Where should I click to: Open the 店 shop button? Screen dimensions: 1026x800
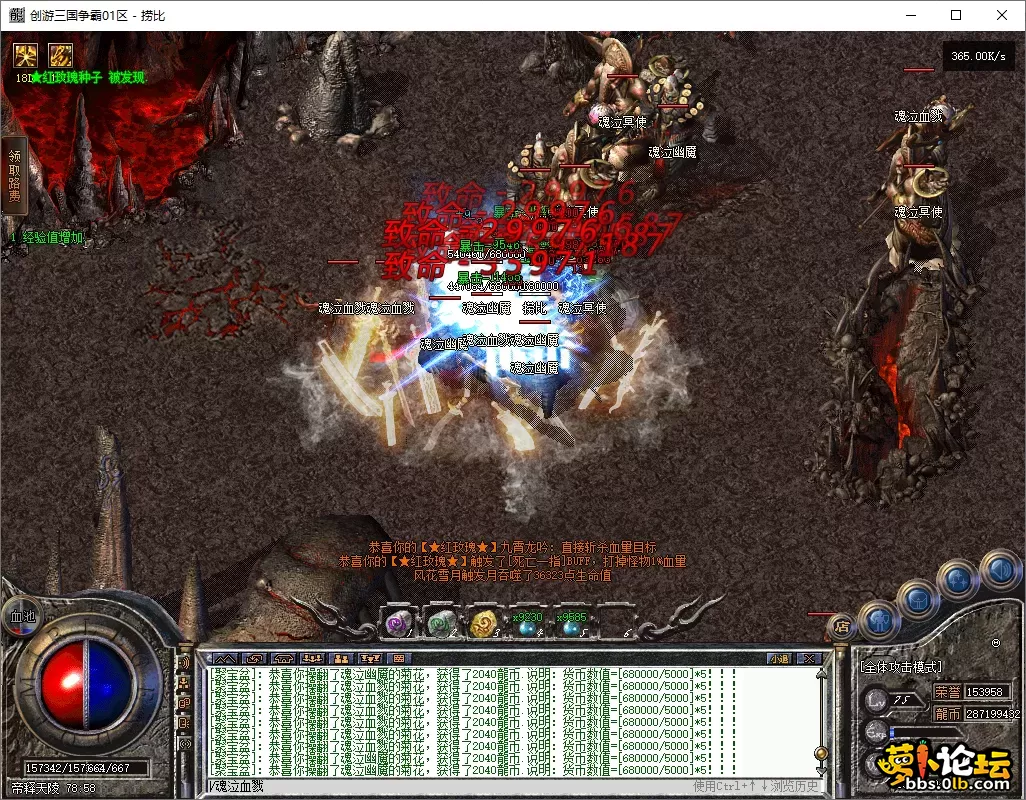pyautogui.click(x=840, y=627)
